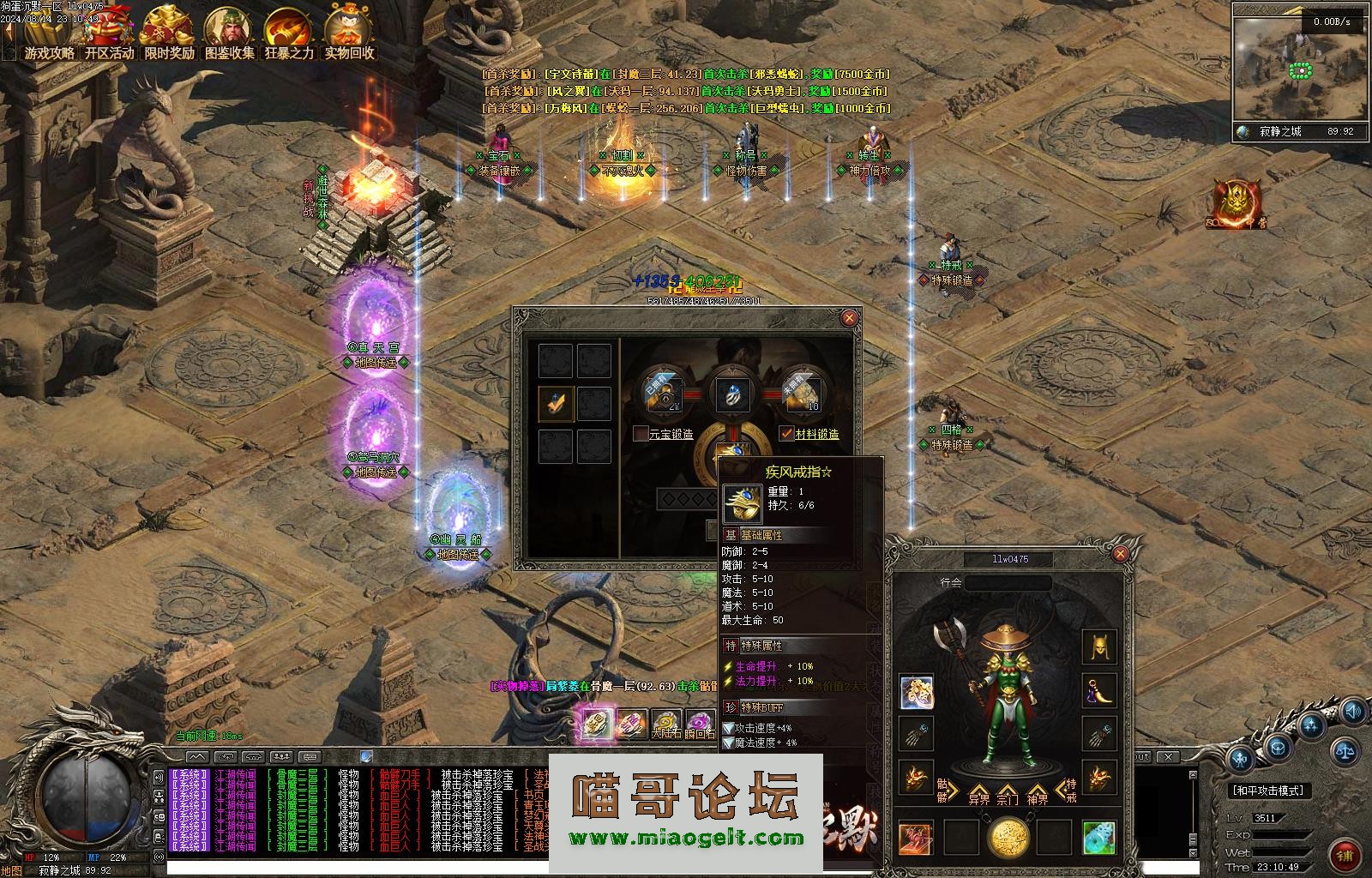This screenshot has width=1372, height=878.
Task: Select the purple-gold necklace equipment slot
Action: click(x=1098, y=691)
